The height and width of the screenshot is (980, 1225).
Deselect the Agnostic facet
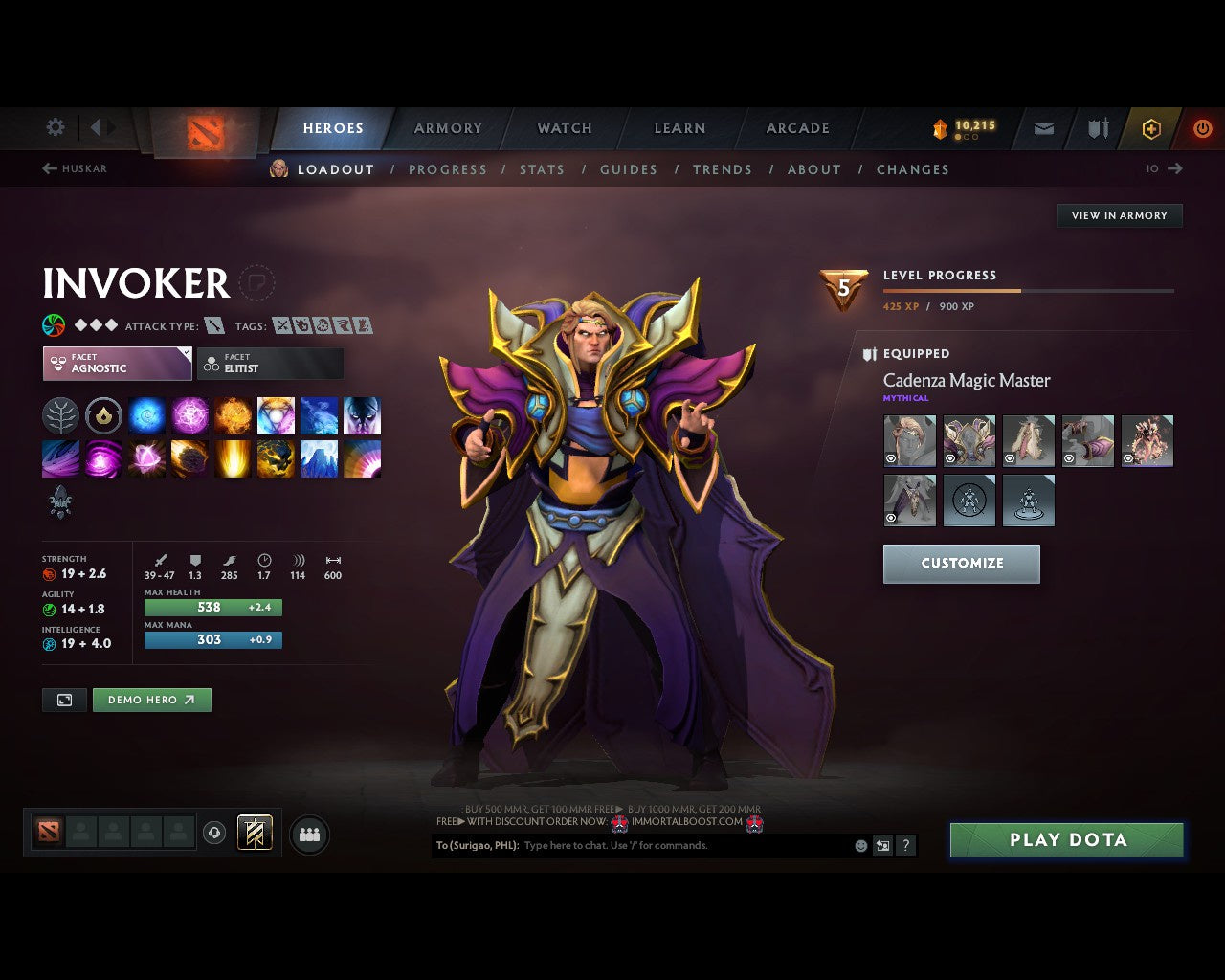[117, 363]
